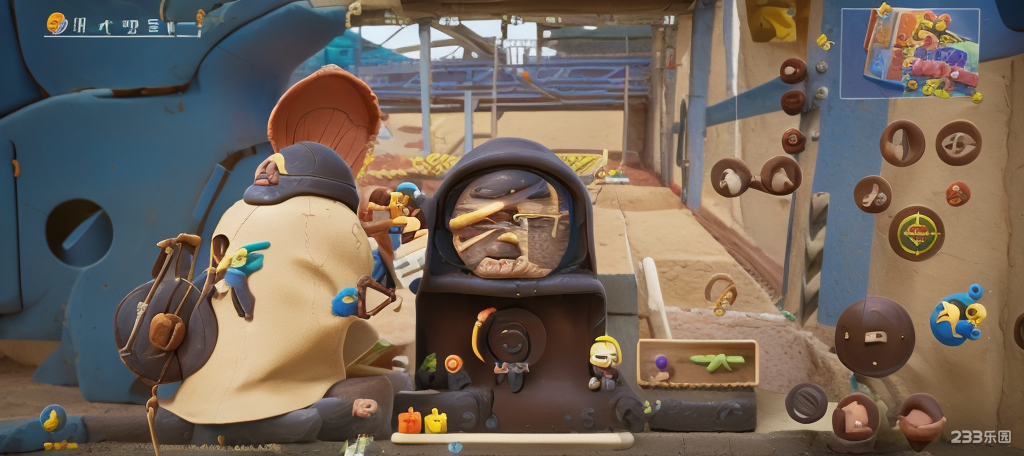Tap the small red round button
1024x456 pixels.
click(958, 193)
